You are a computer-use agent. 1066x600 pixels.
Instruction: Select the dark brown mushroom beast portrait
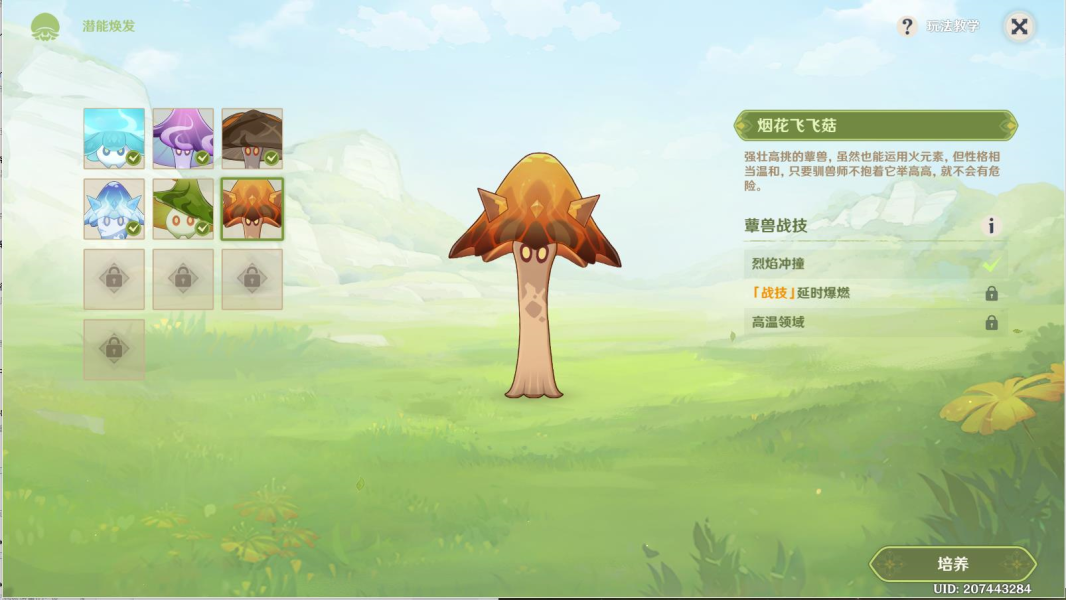pos(252,138)
